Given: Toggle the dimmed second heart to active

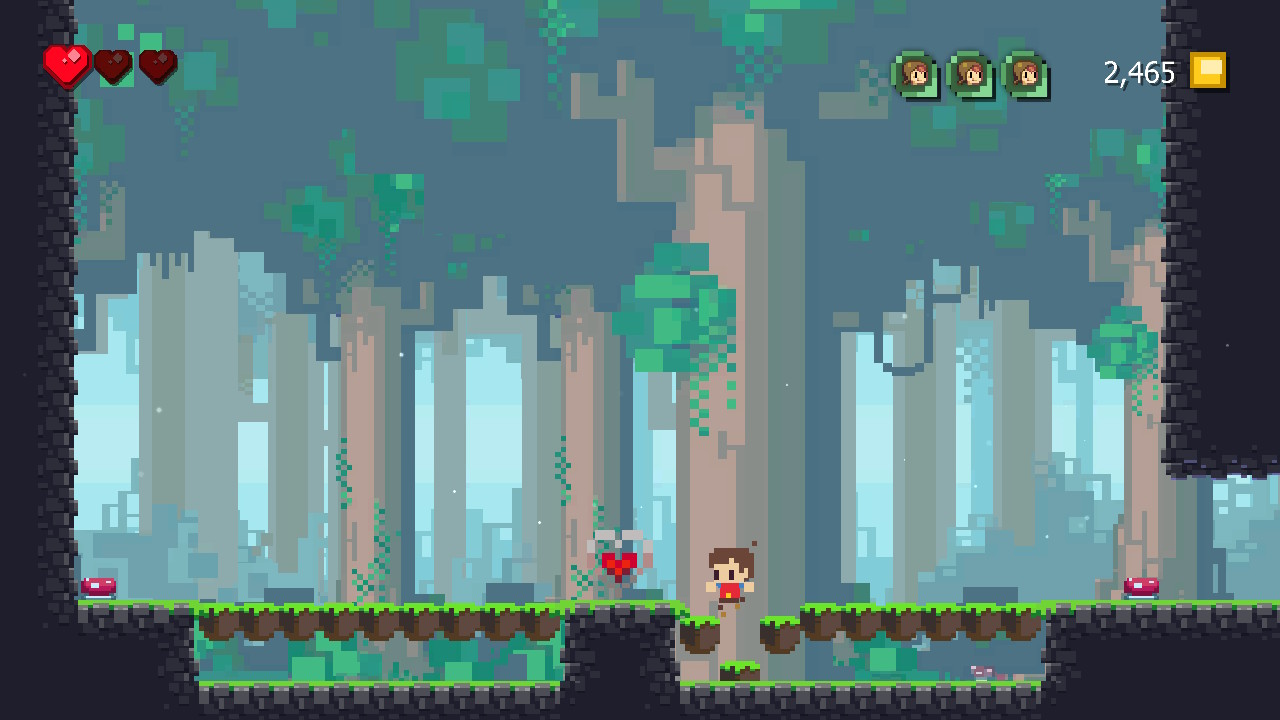Looking at the screenshot, I should tap(112, 69).
